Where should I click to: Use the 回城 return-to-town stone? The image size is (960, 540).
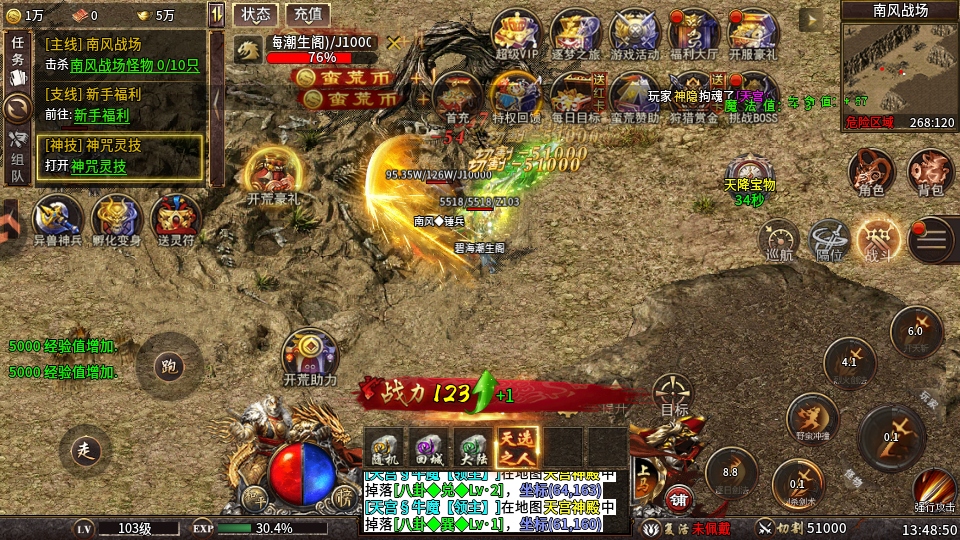[428, 446]
